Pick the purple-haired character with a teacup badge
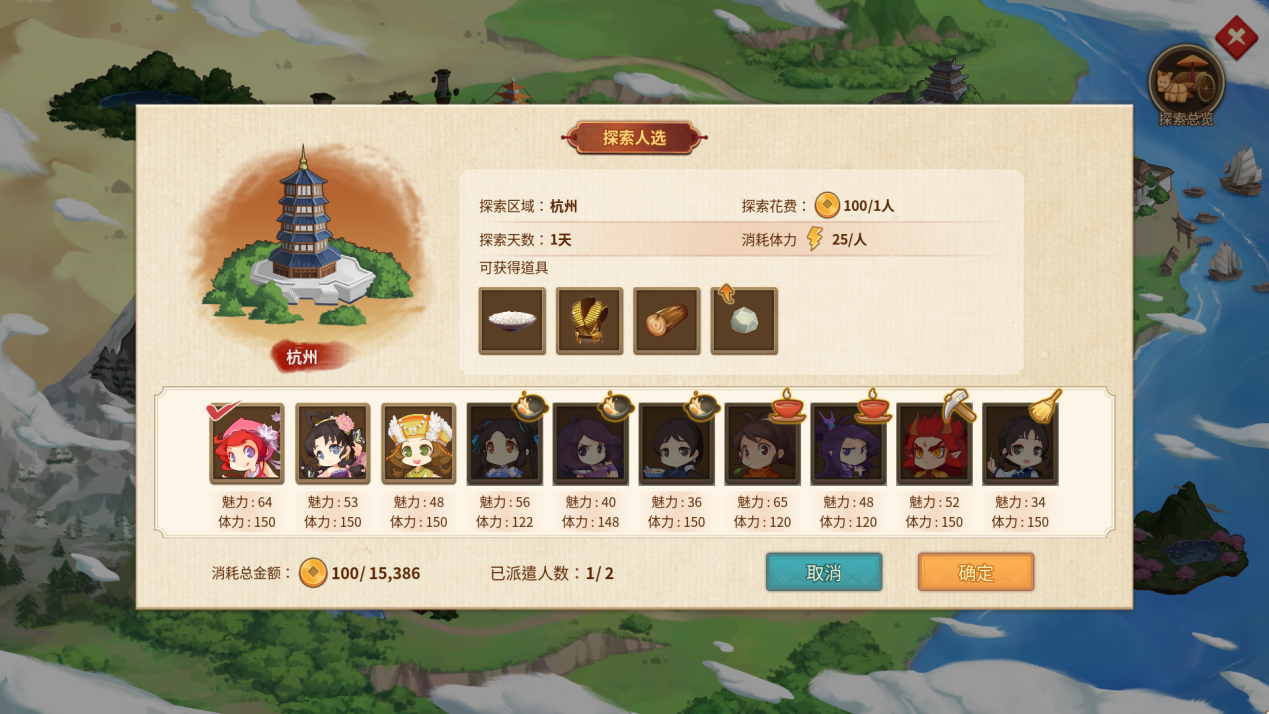Viewport: 1269px width, 714px height. click(x=848, y=444)
